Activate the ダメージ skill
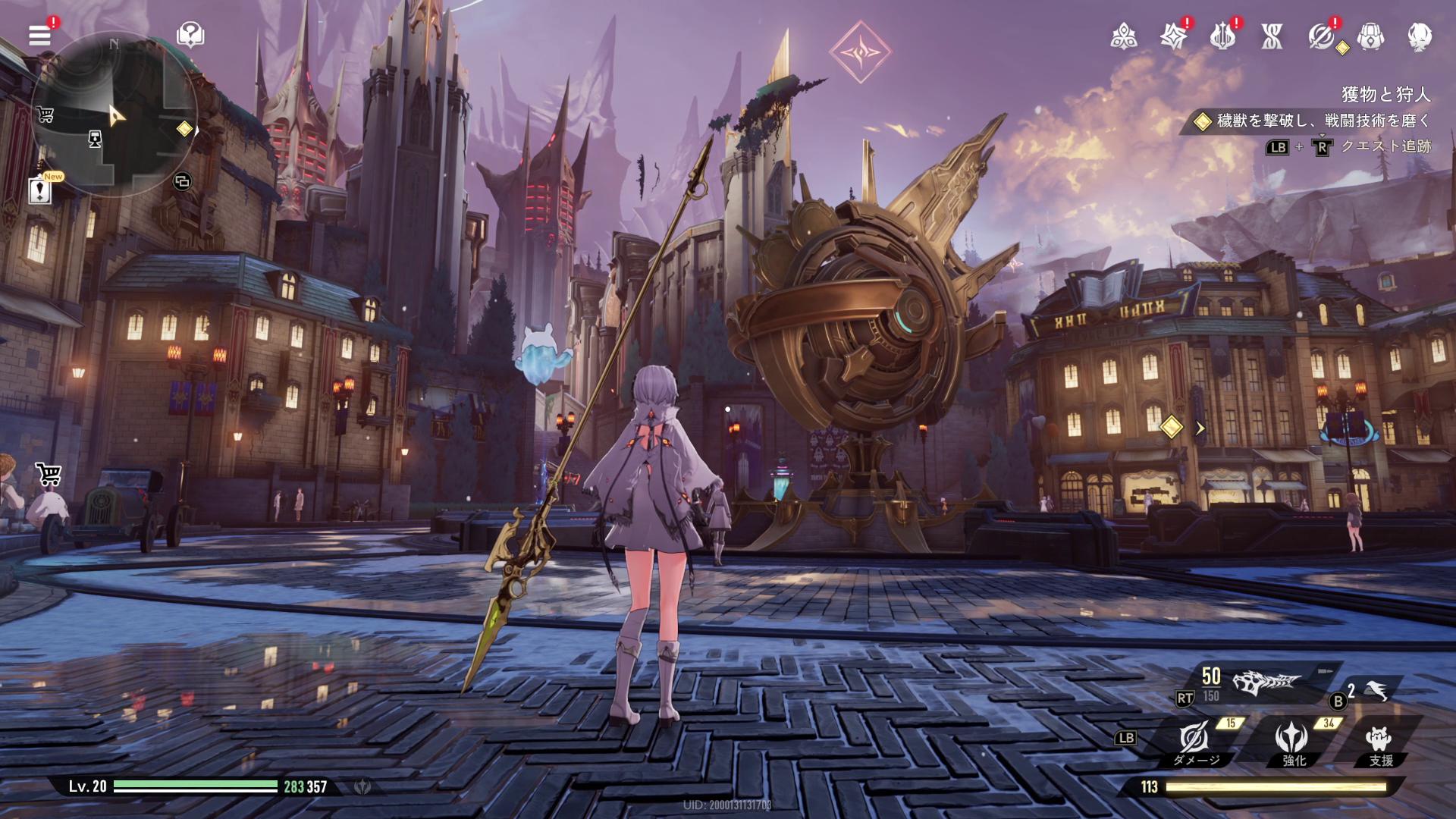 pos(1194,741)
